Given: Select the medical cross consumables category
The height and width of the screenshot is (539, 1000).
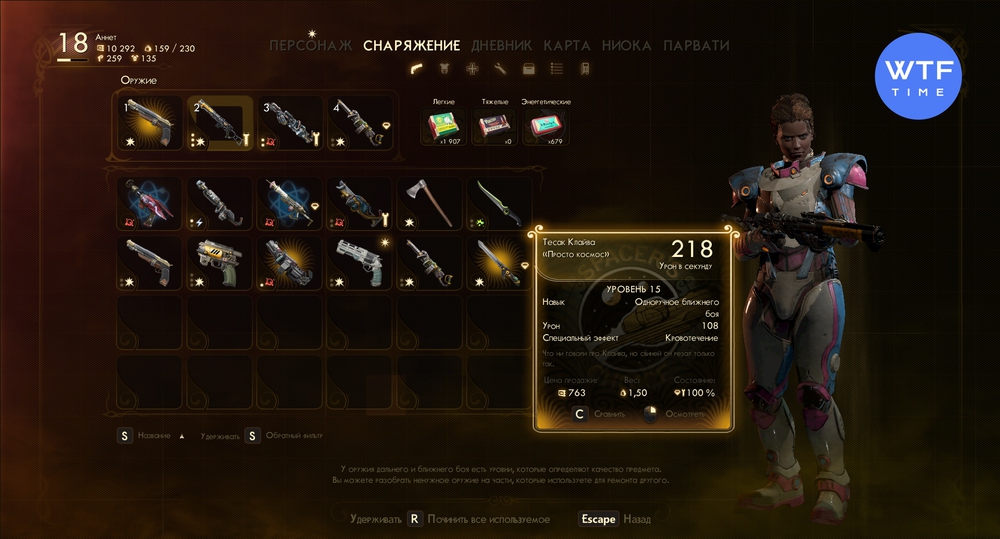Looking at the screenshot, I should pos(472,68).
